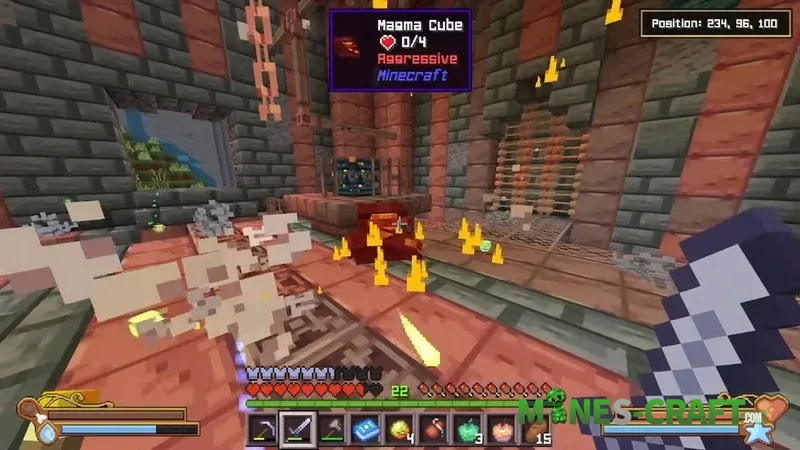The width and height of the screenshot is (800, 450).
Task: Select the pickaxe hotbar slot
Action: click(266, 431)
